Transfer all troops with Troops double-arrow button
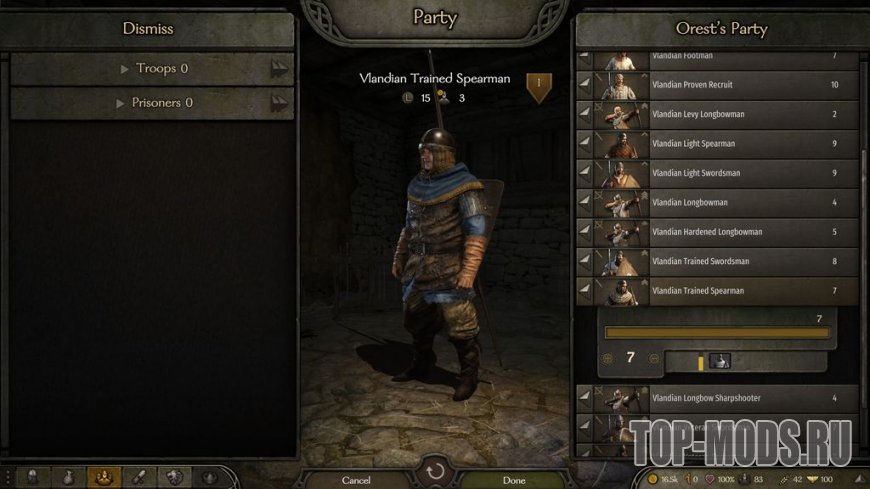The width and height of the screenshot is (870, 489). pos(279,69)
